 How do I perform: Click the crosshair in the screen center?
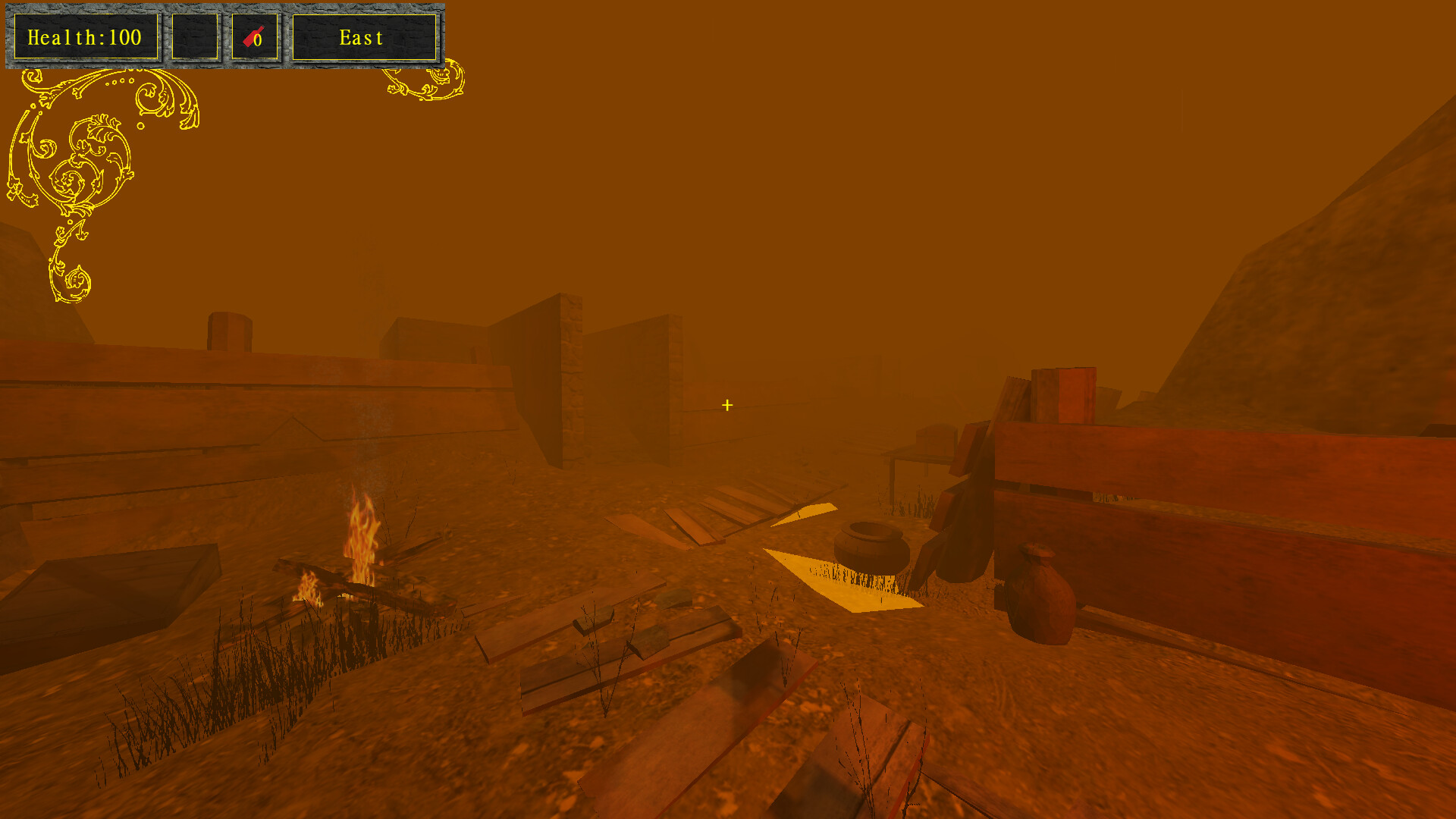(726, 406)
